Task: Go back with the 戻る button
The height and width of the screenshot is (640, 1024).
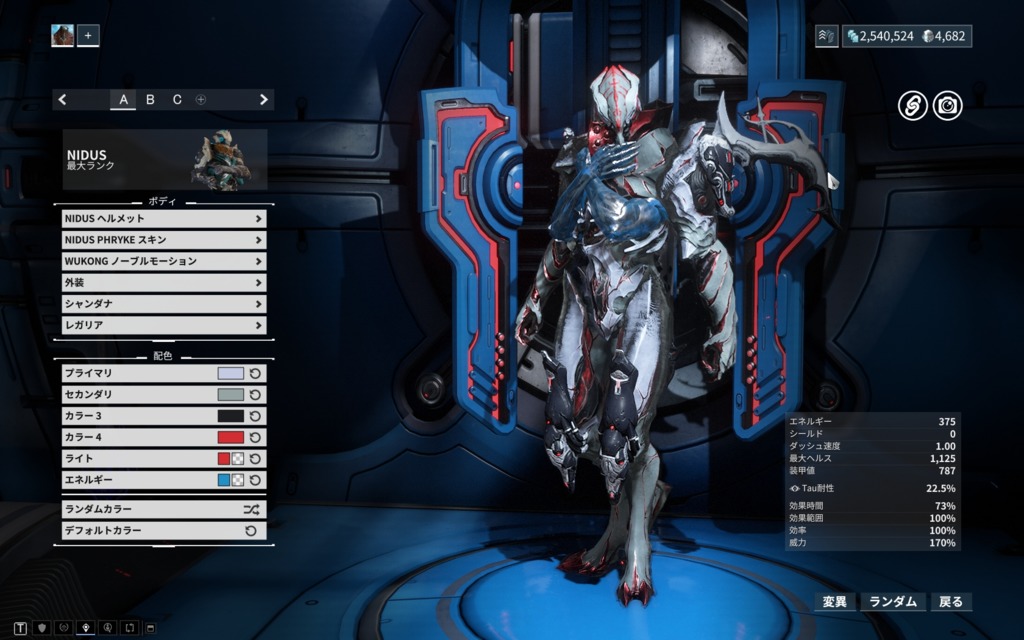Action: coord(950,602)
